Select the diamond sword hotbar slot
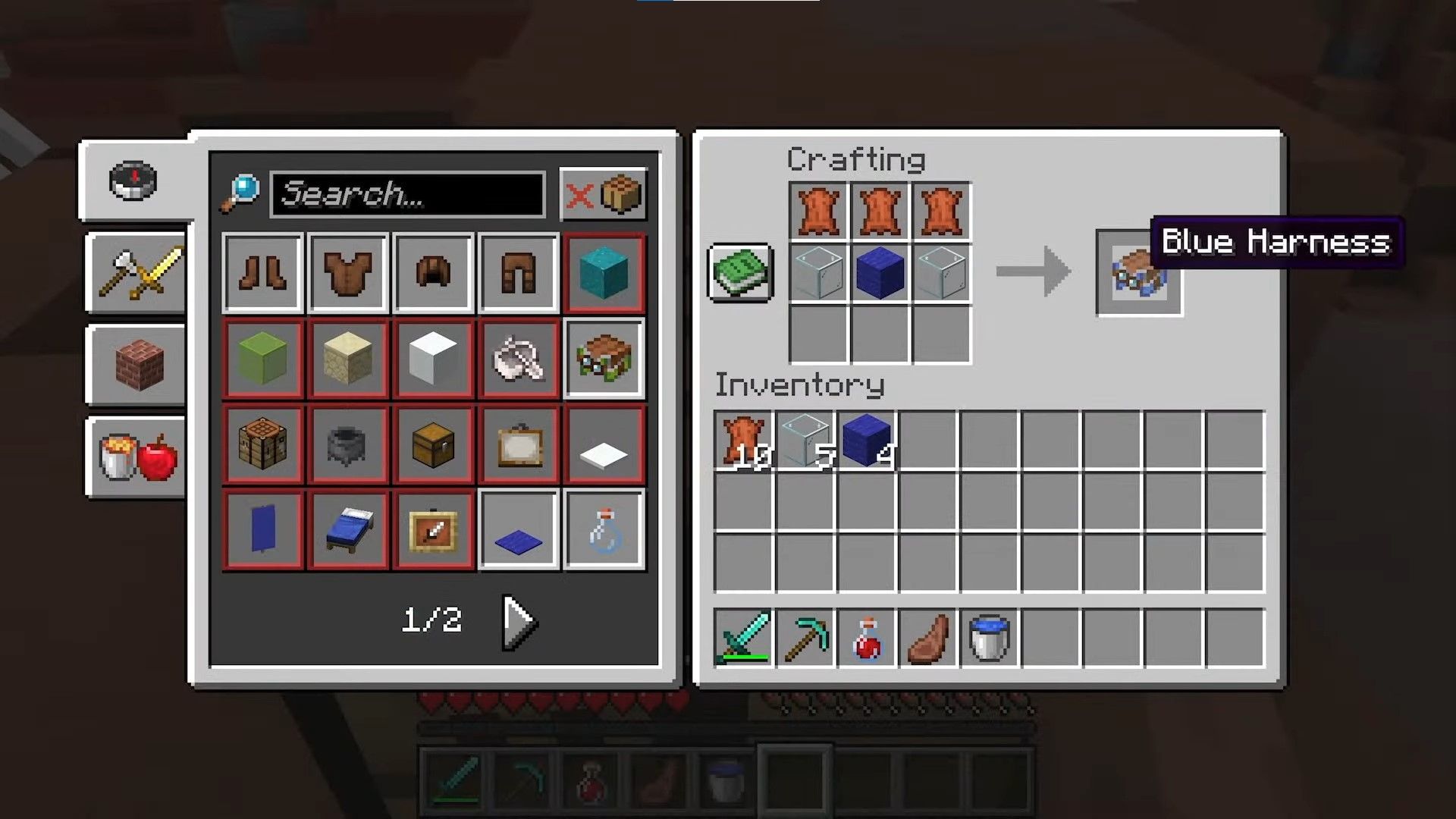This screenshot has width=1456, height=819. 743,639
